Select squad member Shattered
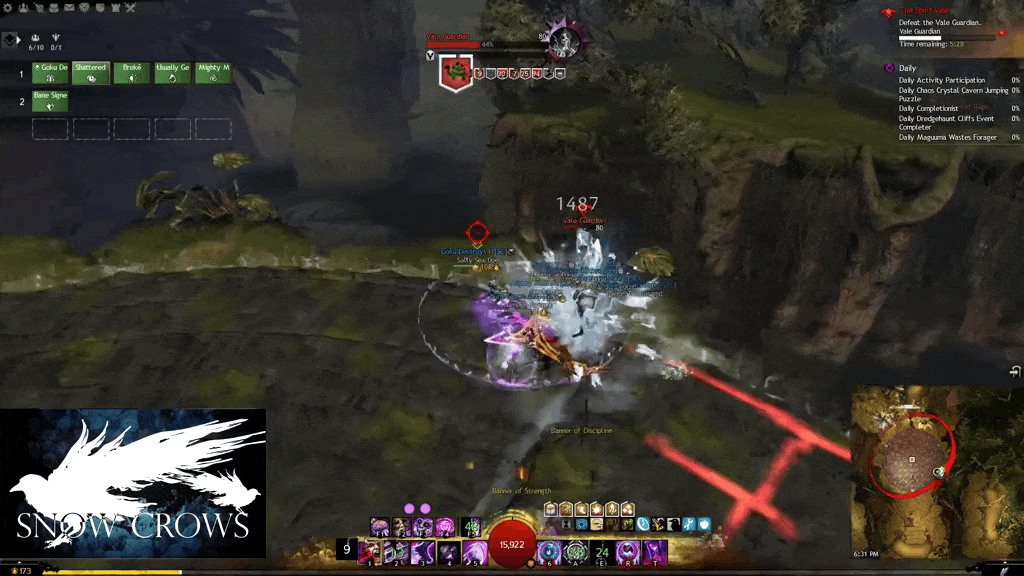The width and height of the screenshot is (1024, 576). pyautogui.click(x=90, y=73)
